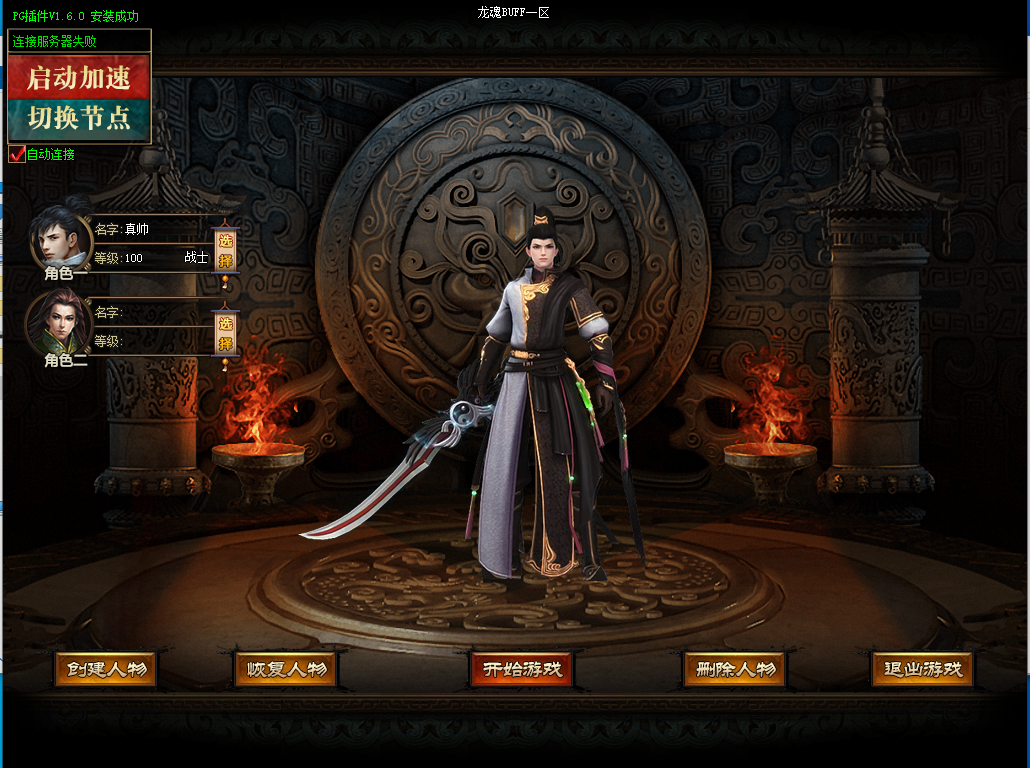Choose 恢复人物 to restore a character
The image size is (1030, 768).
[286, 670]
